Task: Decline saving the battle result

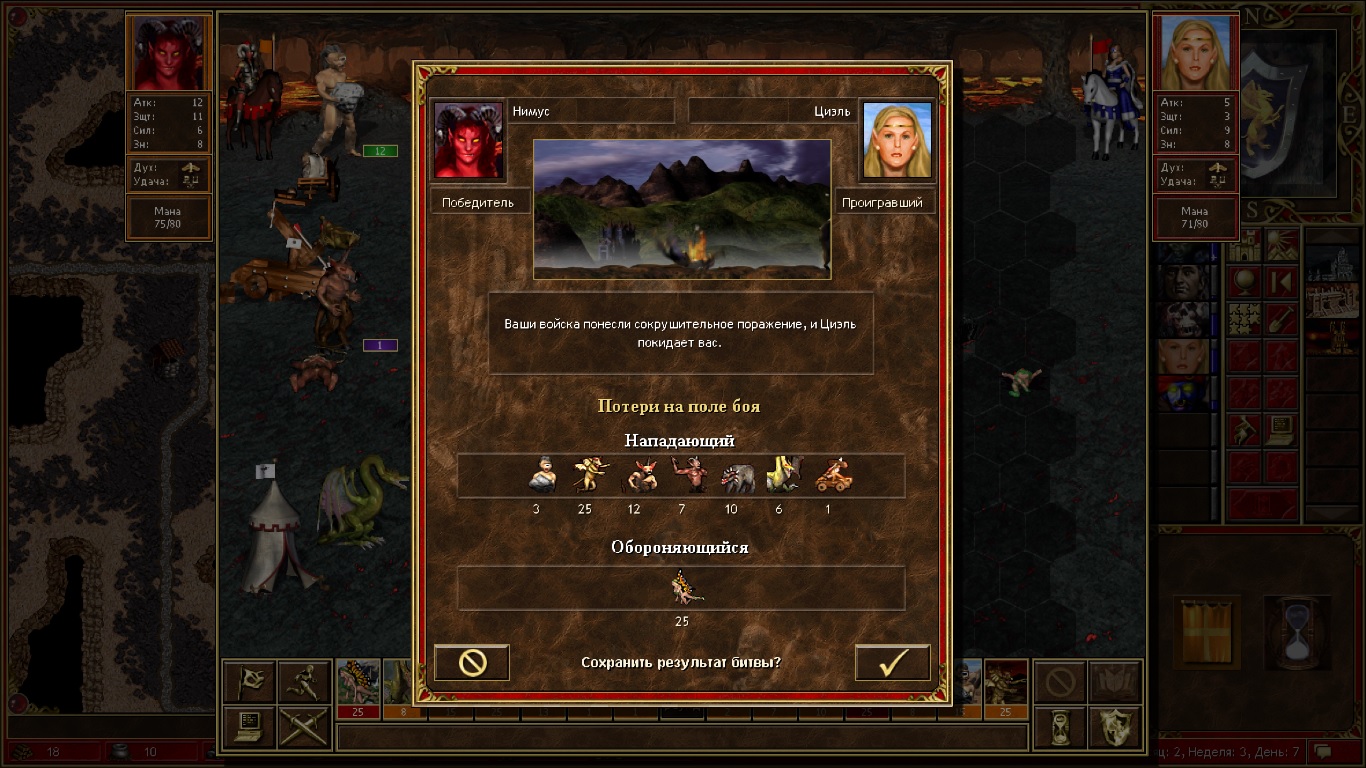Action: click(x=472, y=663)
